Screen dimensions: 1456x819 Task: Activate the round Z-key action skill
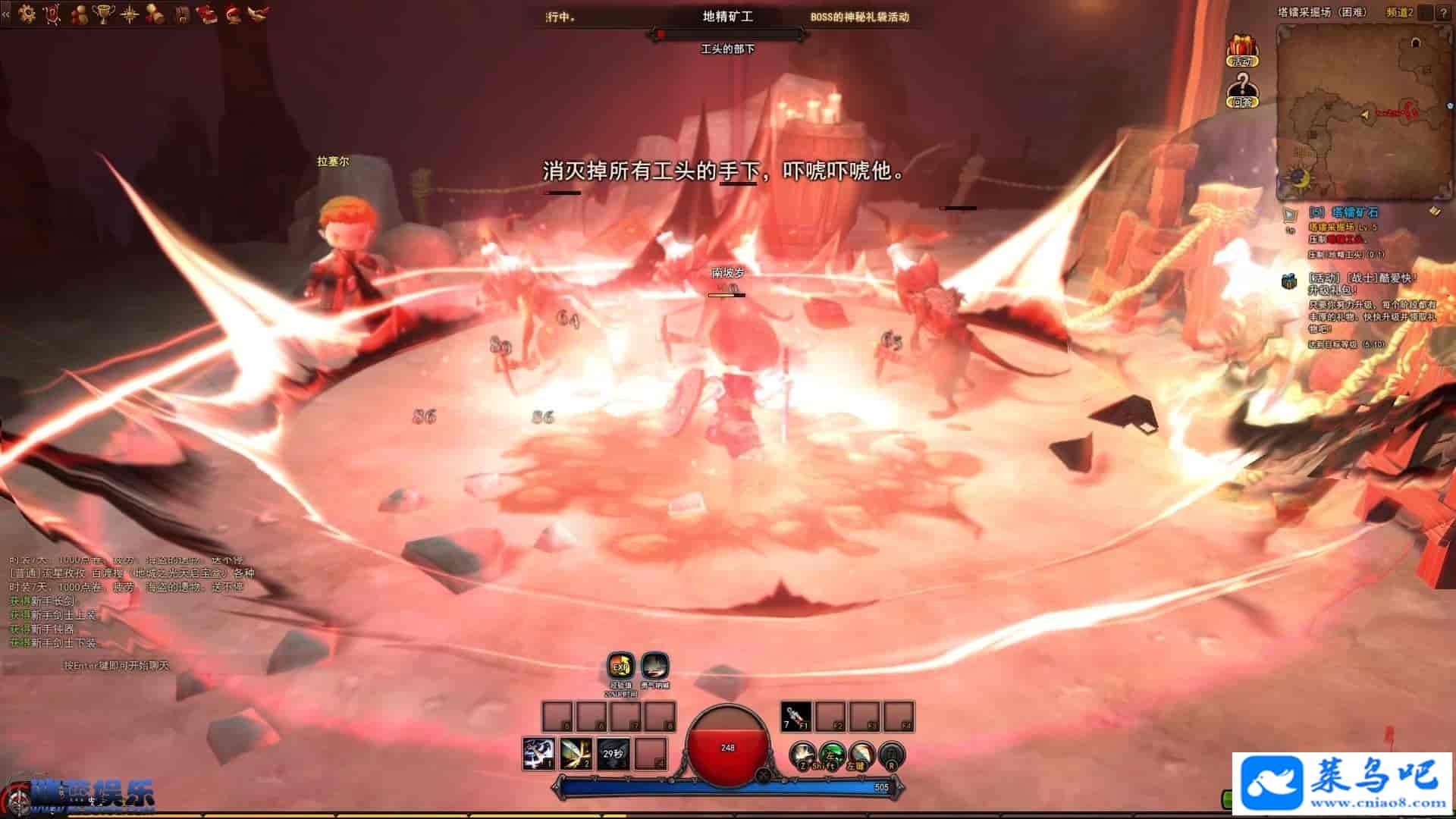point(802,755)
